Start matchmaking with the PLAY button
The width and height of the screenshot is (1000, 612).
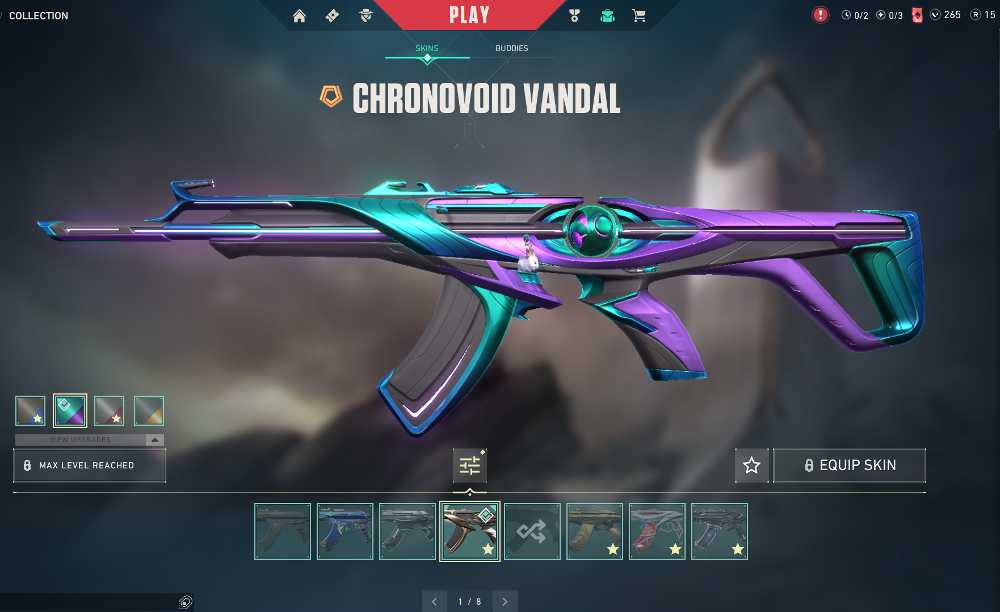pos(469,15)
